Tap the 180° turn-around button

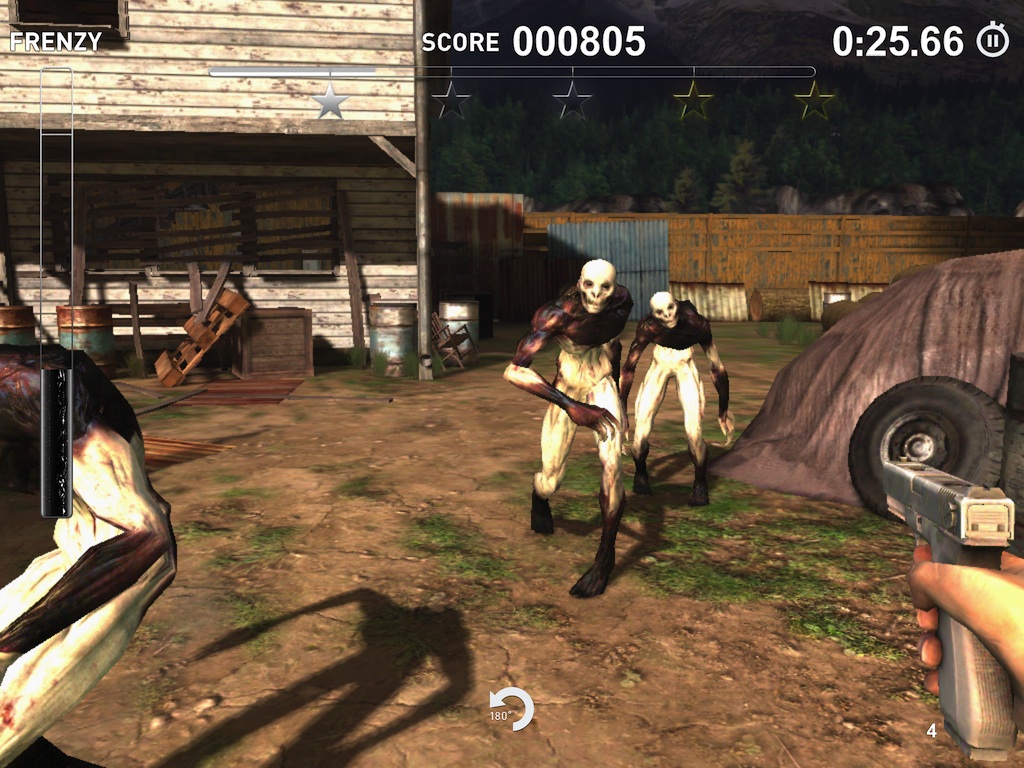511,709
